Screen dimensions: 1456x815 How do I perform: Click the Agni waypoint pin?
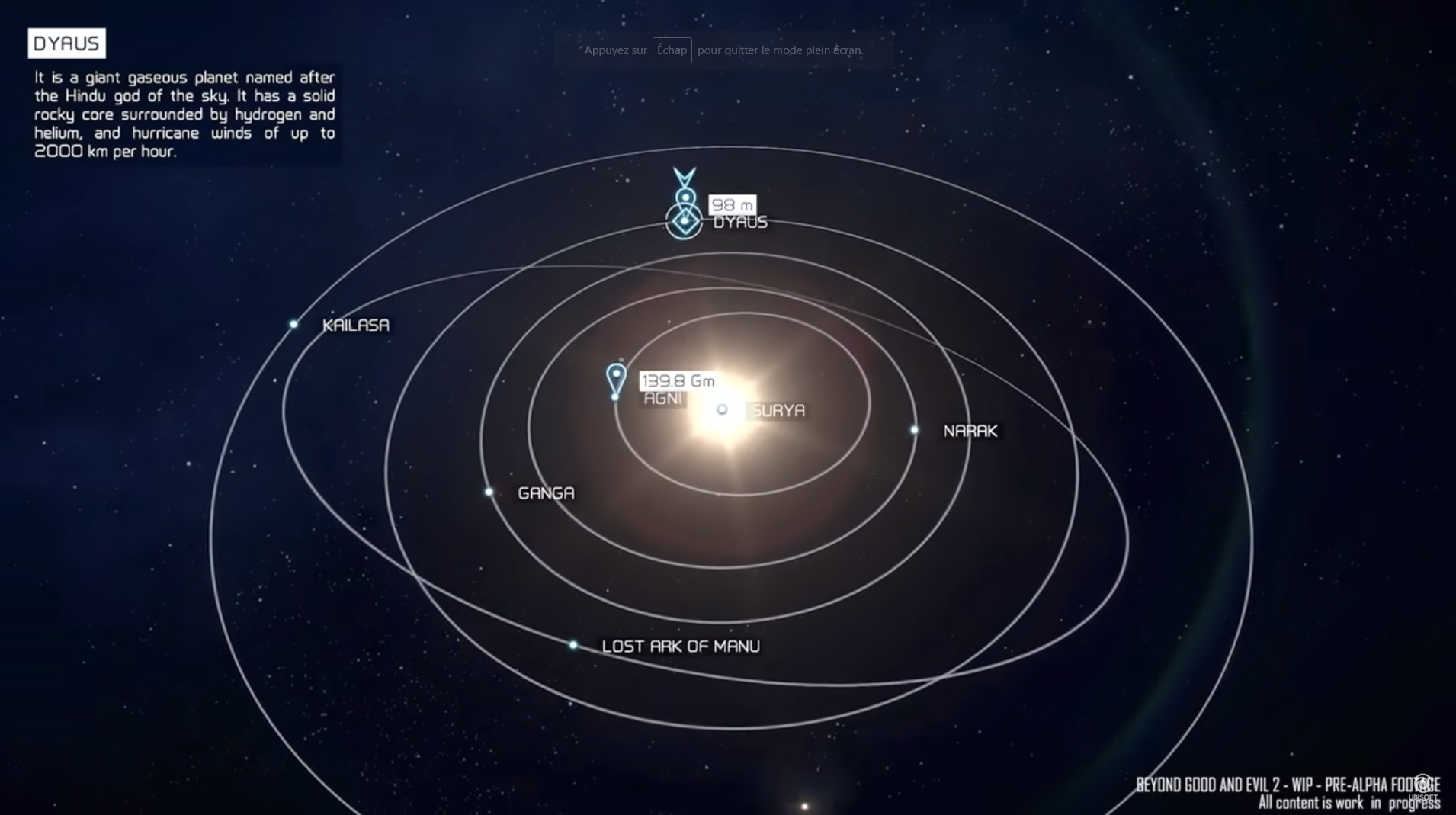[616, 378]
